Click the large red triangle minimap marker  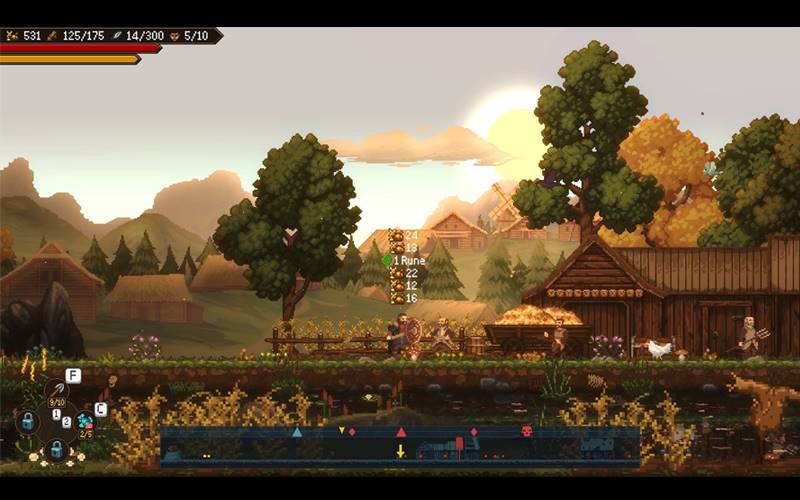point(401,432)
